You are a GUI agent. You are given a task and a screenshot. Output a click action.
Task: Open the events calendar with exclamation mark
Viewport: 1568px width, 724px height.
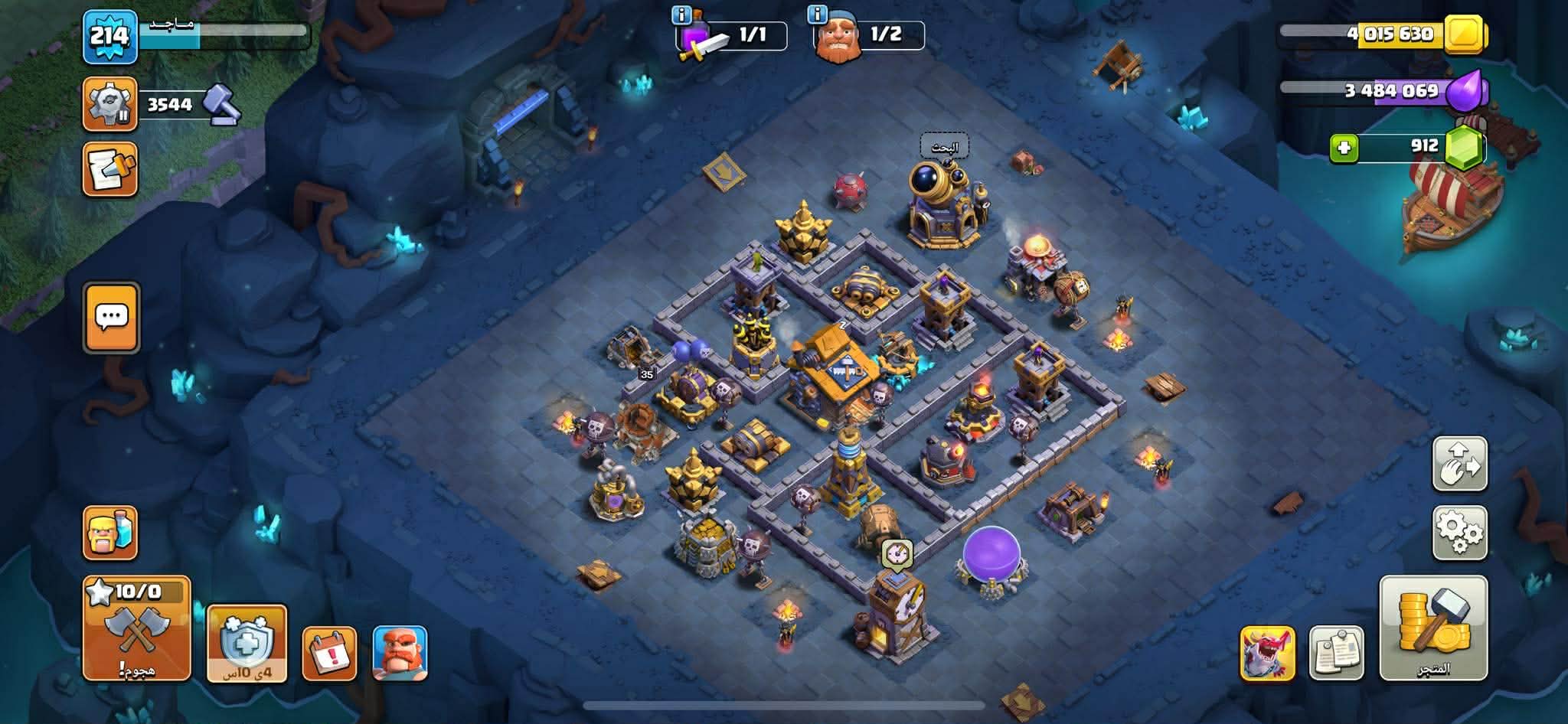coord(329,653)
